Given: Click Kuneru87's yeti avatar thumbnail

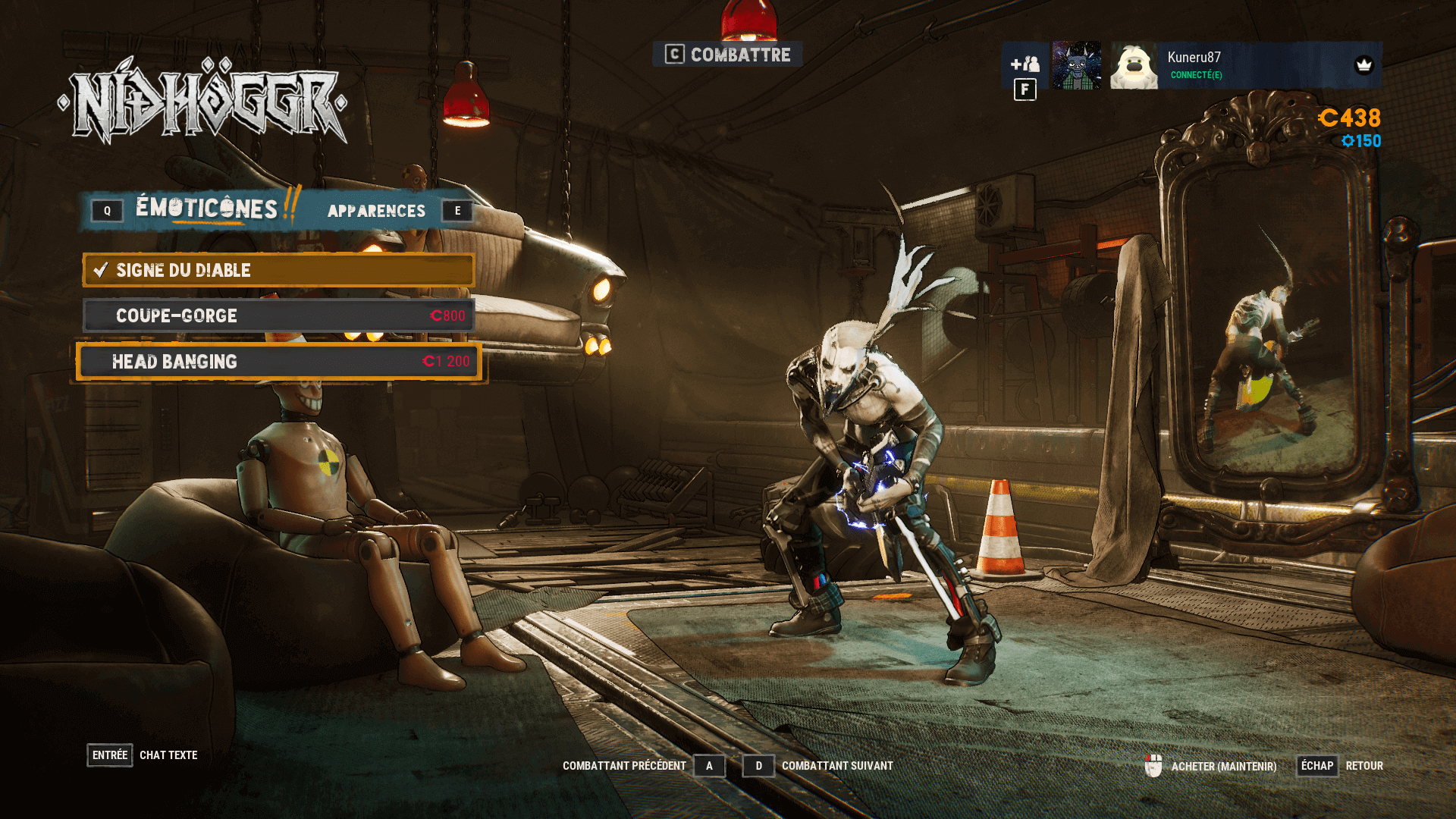Looking at the screenshot, I should point(1133,66).
